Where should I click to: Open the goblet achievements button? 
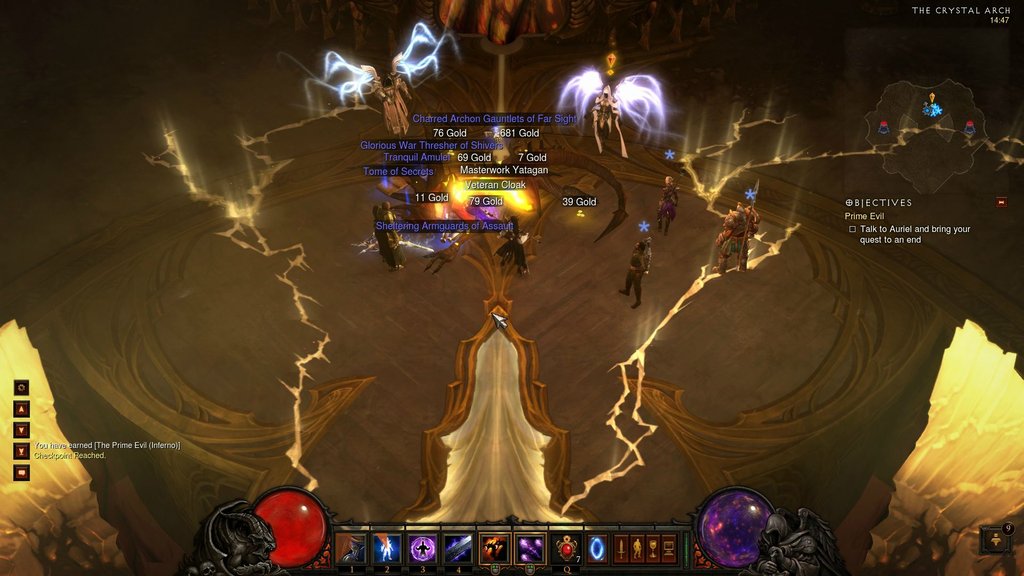click(652, 549)
